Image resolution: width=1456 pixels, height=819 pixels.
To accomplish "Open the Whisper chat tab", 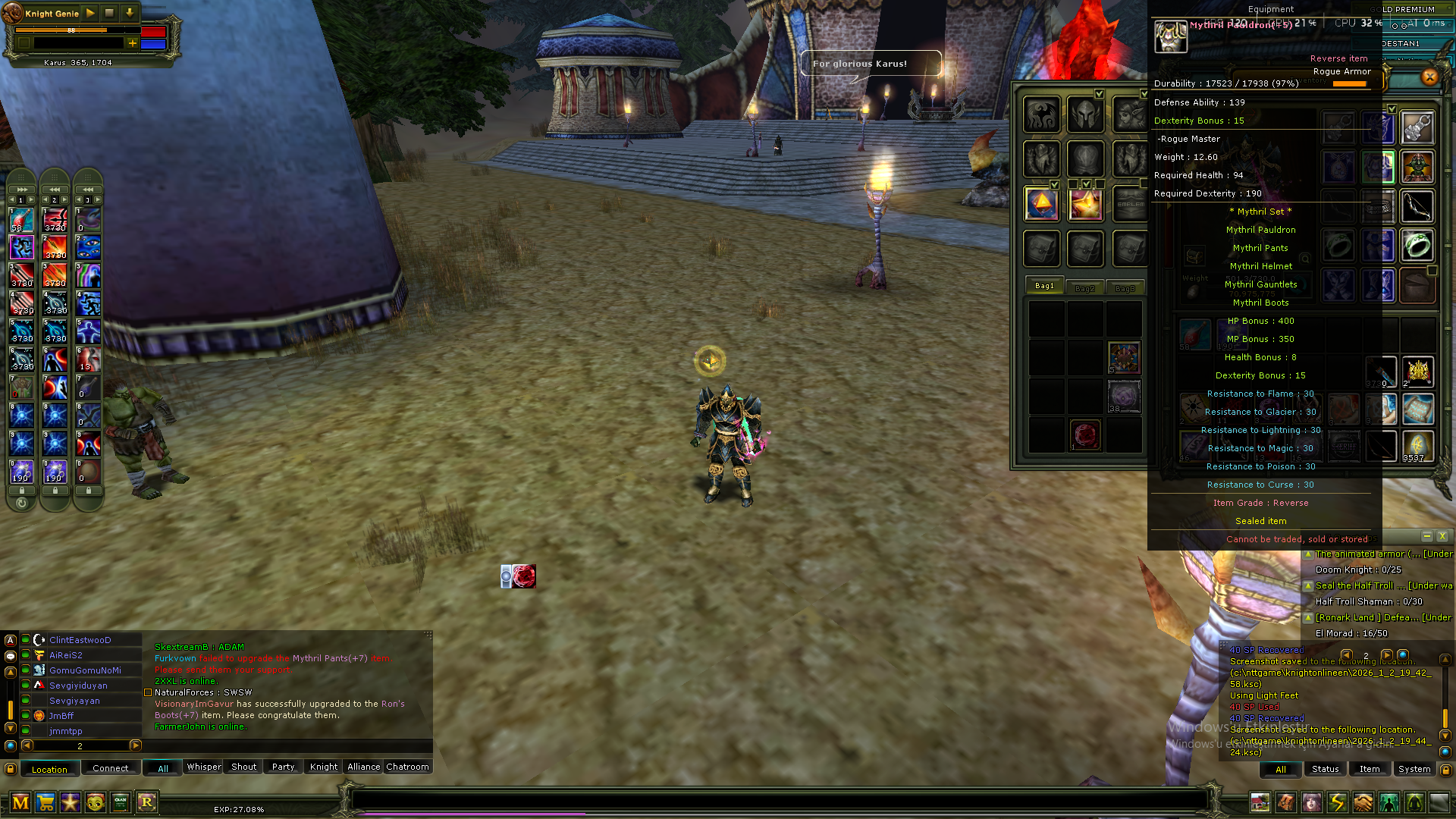I will point(204,767).
